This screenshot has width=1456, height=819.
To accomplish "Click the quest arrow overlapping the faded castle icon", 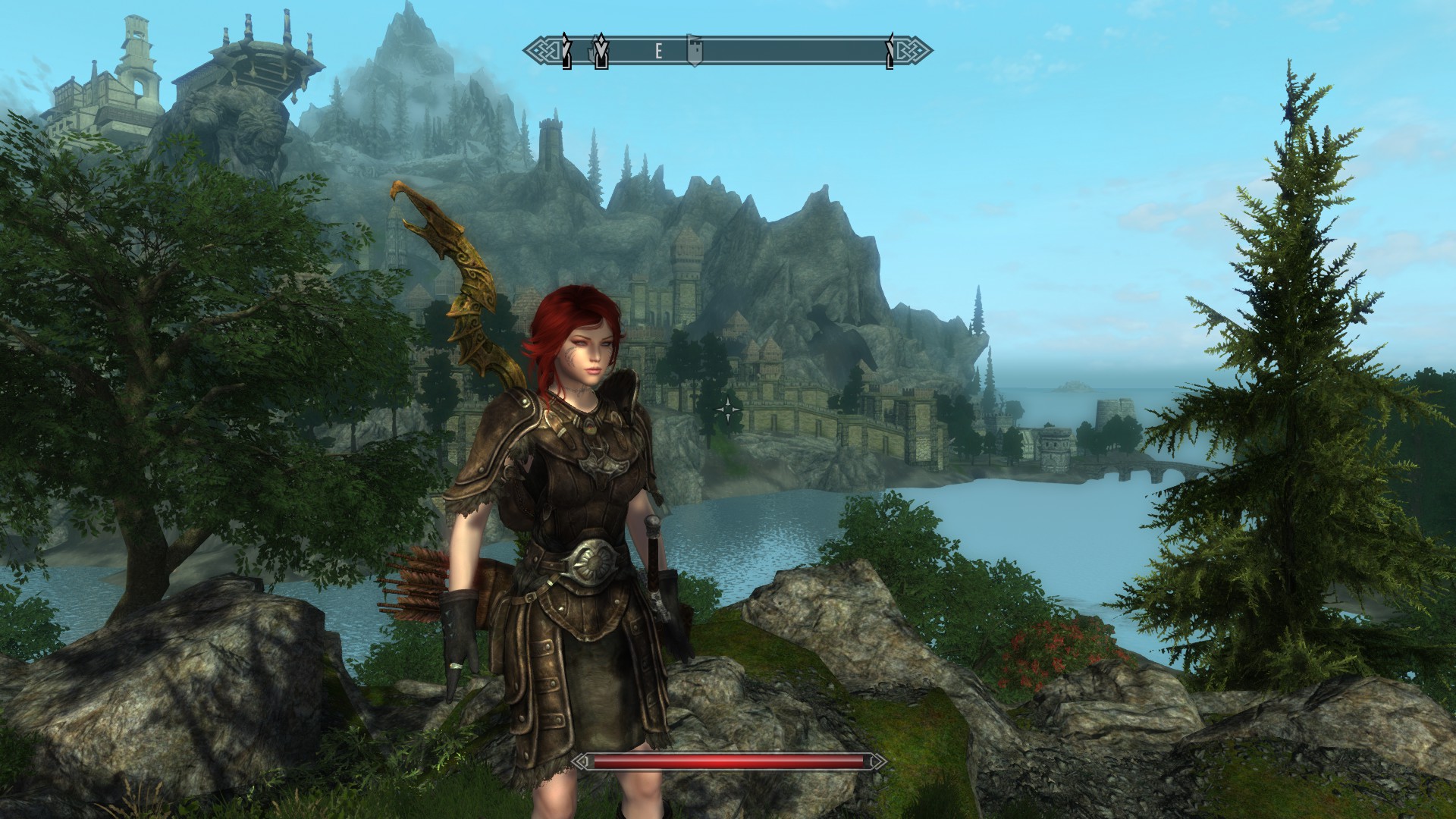I will click(x=601, y=52).
